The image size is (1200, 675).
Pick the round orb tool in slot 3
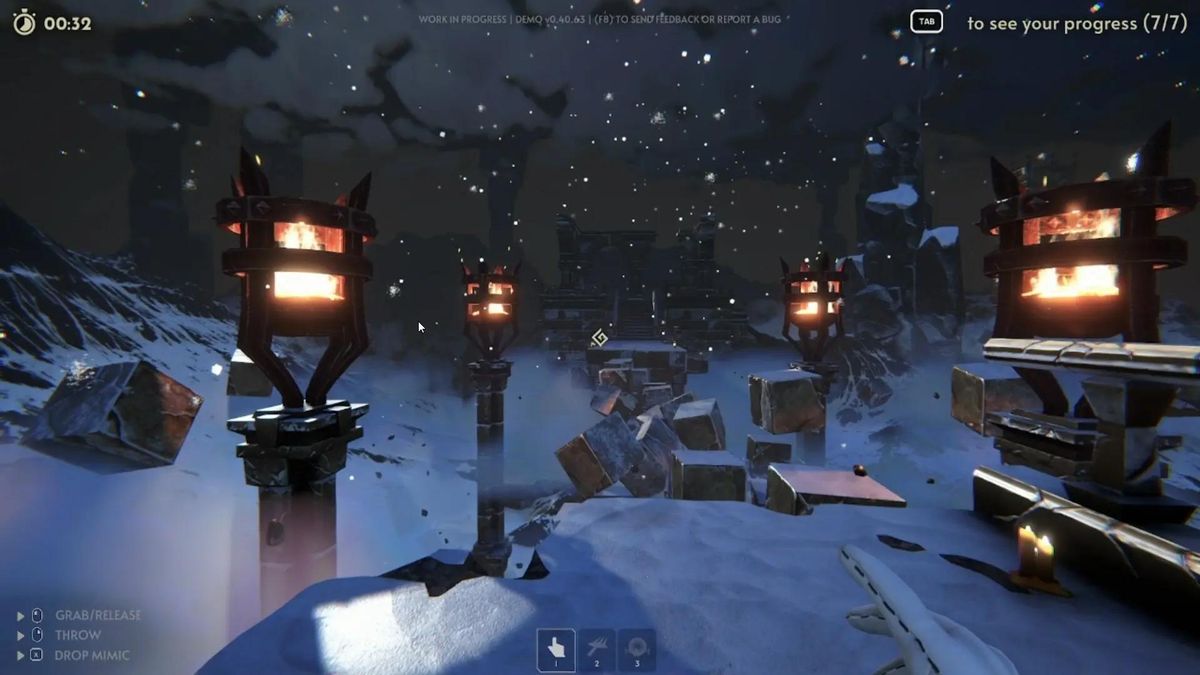pyautogui.click(x=637, y=648)
